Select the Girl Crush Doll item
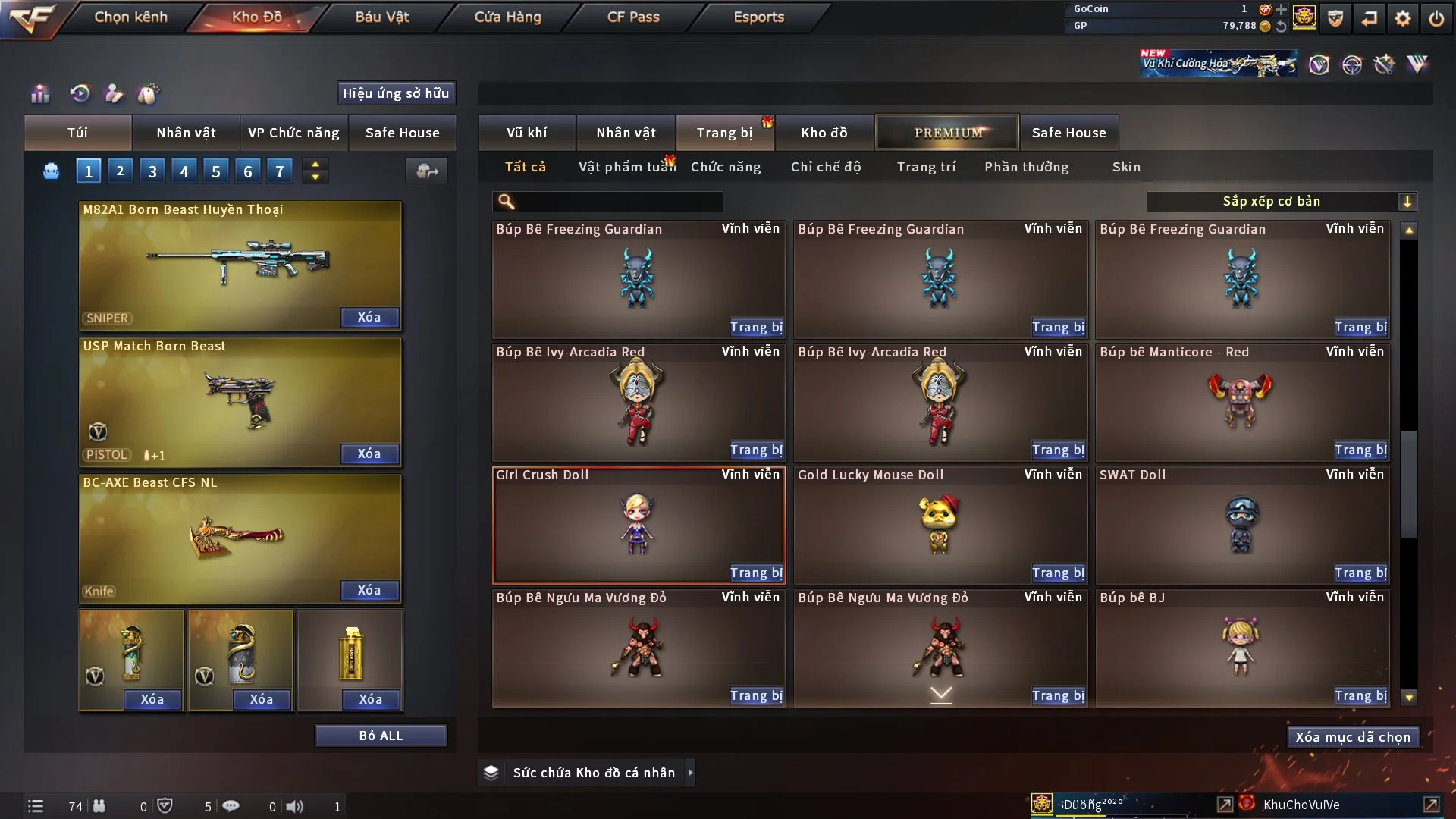 pos(638,525)
